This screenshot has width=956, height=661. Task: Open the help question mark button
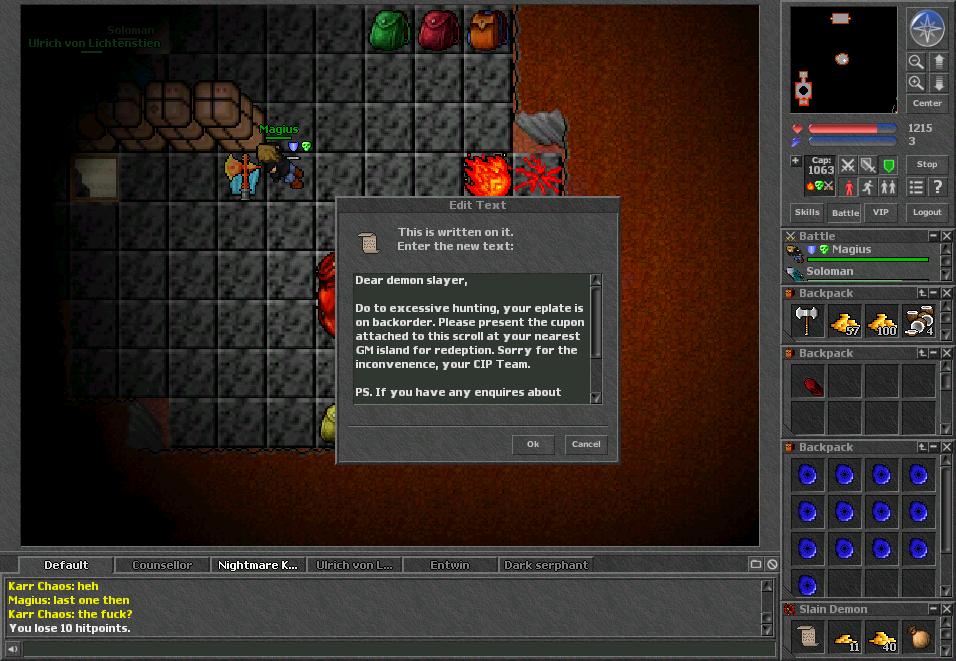[x=937, y=187]
